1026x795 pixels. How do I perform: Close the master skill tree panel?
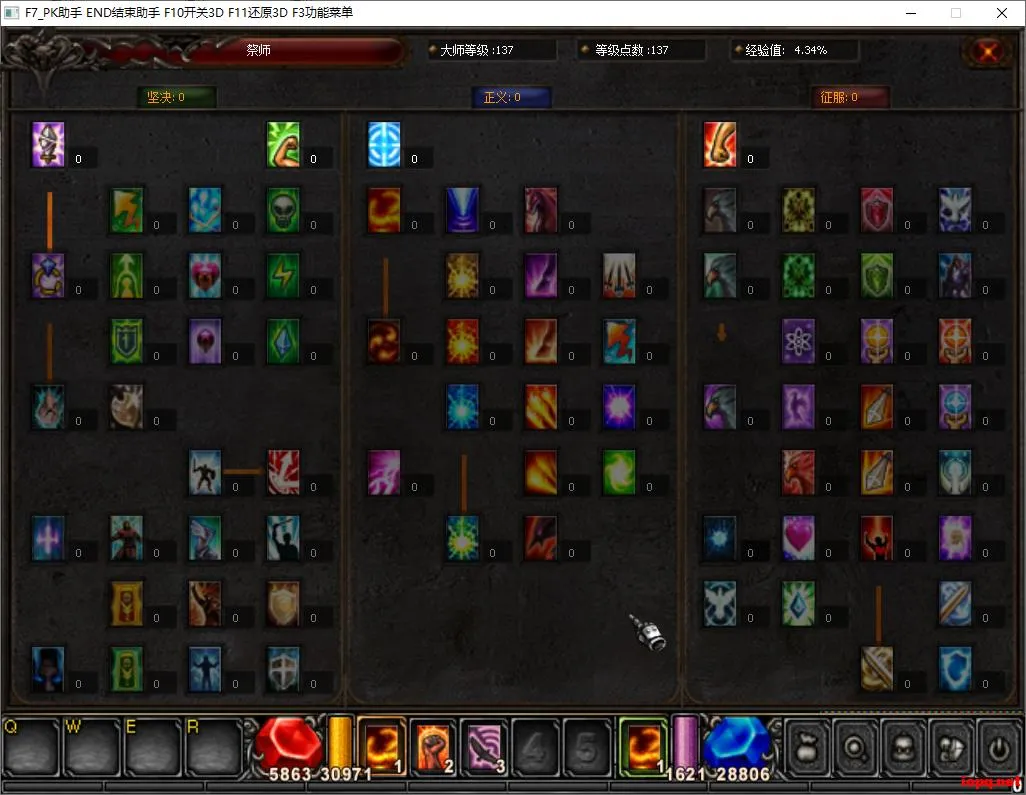988,51
